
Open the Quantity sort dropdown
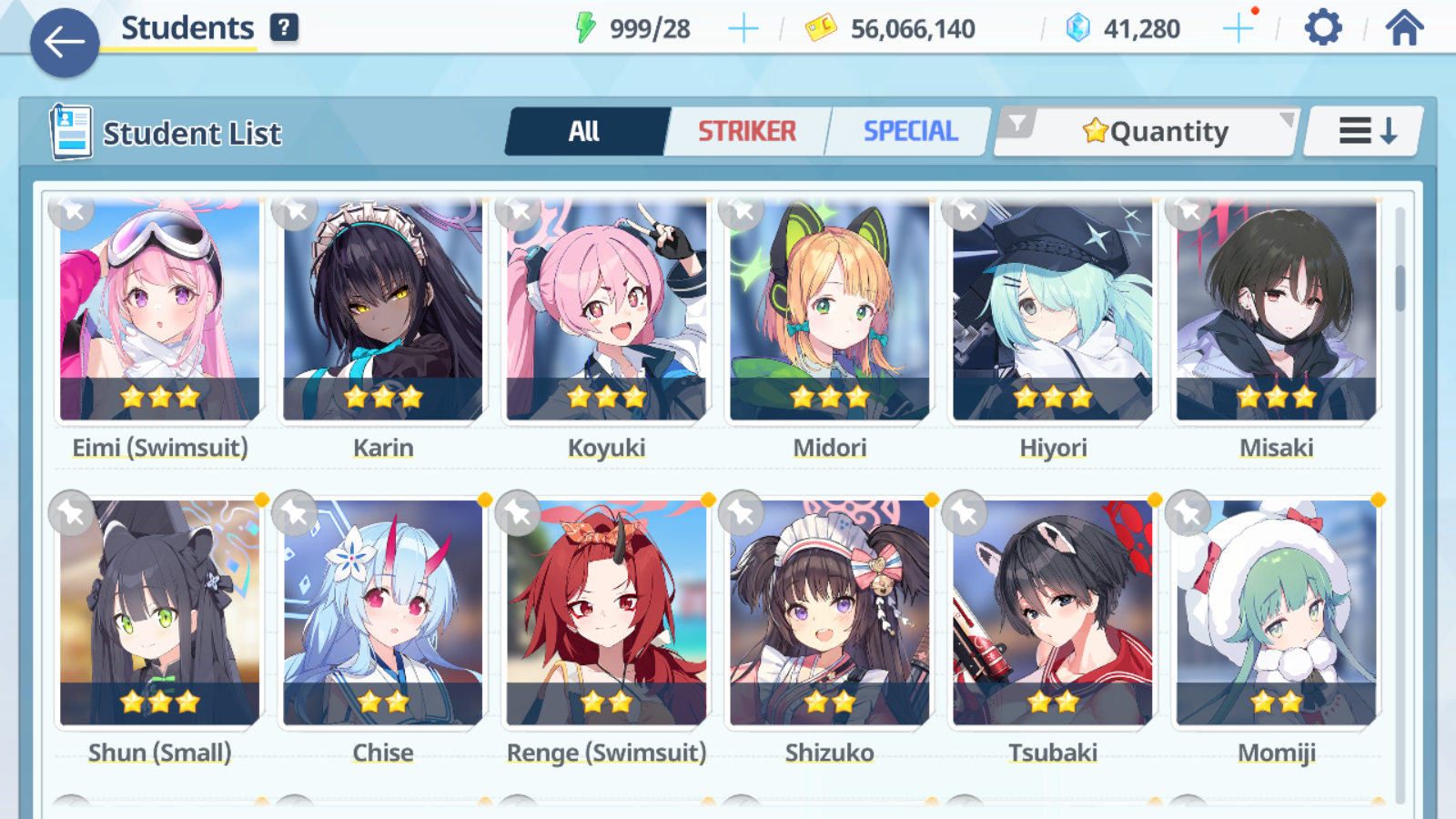pos(1158,131)
